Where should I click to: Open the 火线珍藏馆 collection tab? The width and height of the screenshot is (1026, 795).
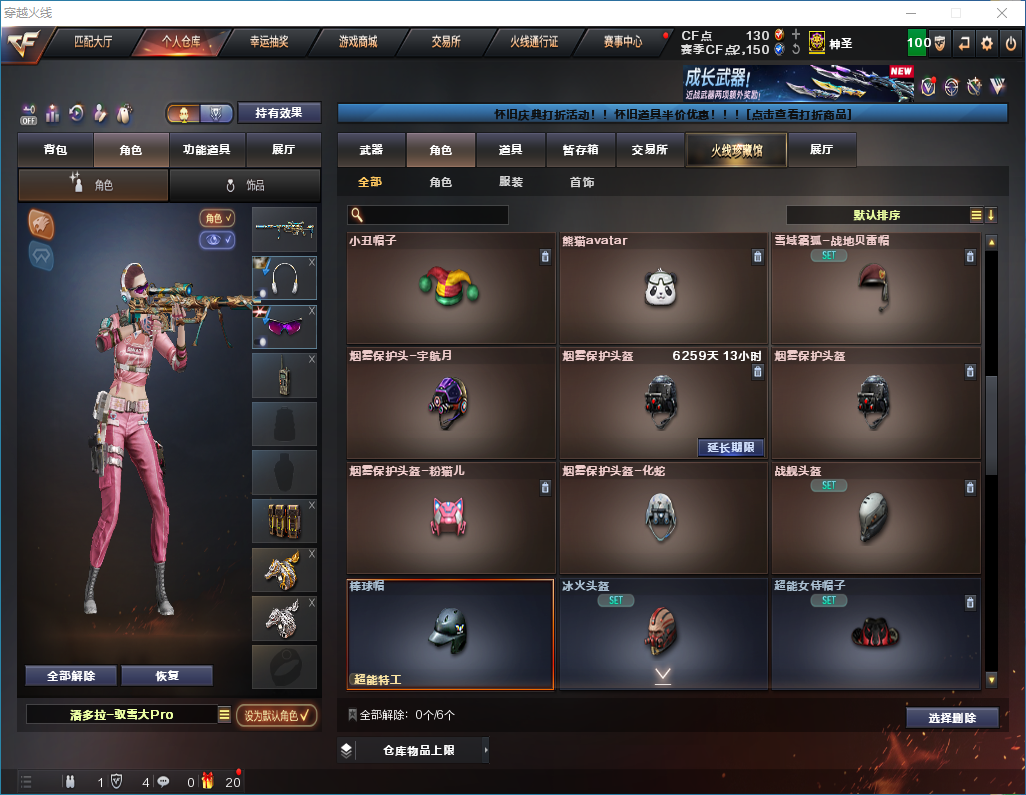click(x=736, y=150)
